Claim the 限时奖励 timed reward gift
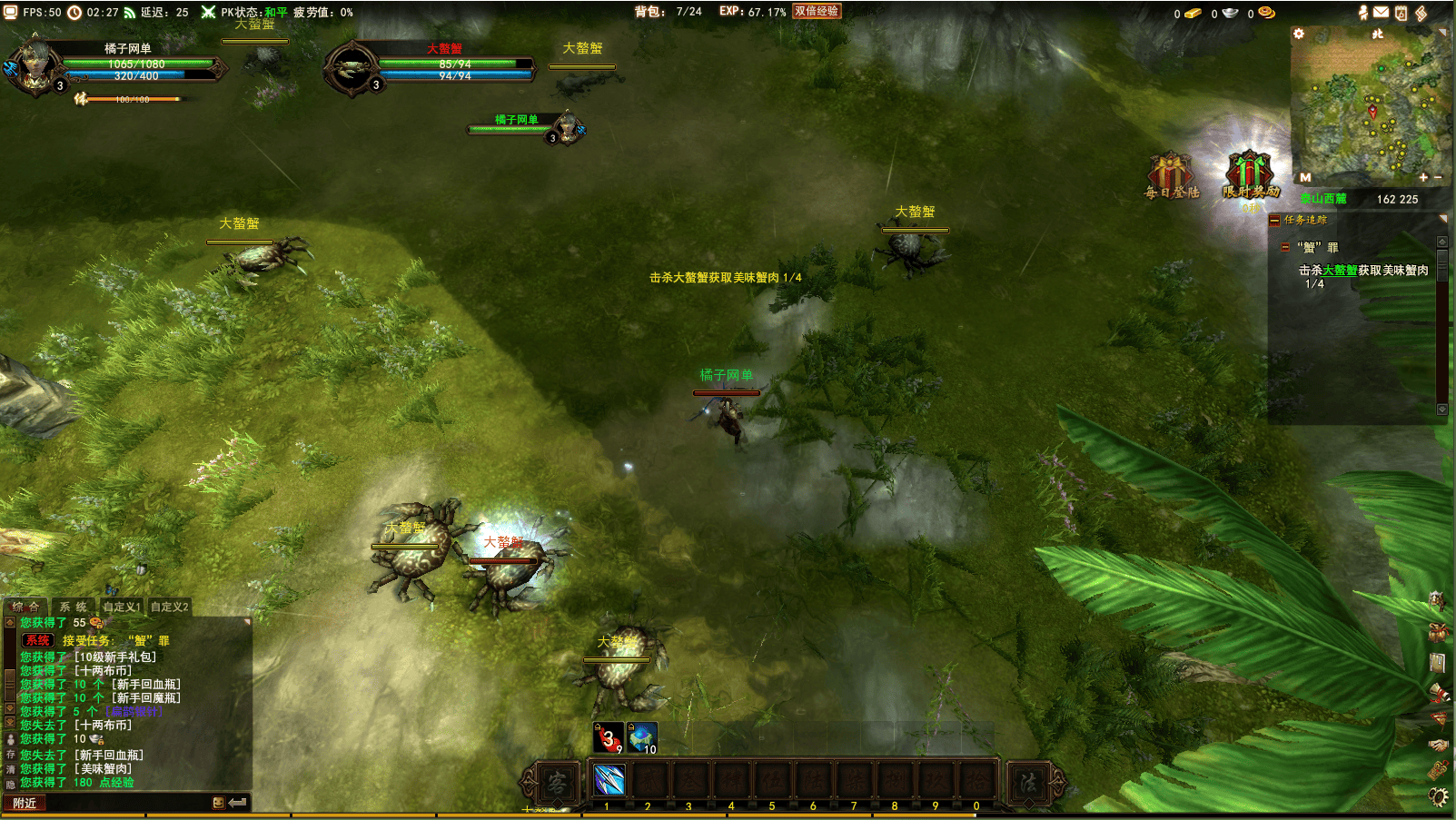This screenshot has height=820, width=1456. (1250, 173)
